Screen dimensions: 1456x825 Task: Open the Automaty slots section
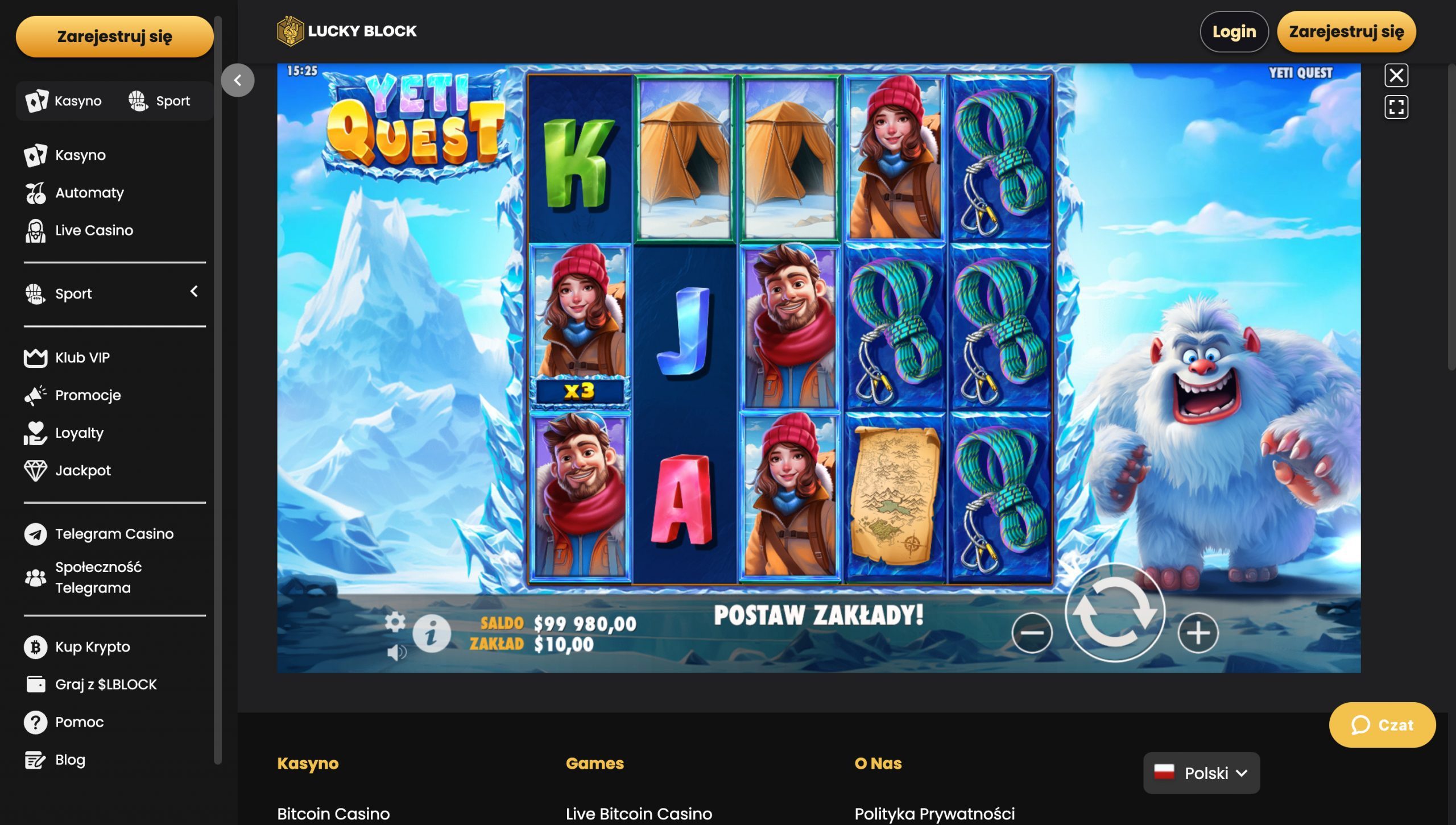pos(88,193)
